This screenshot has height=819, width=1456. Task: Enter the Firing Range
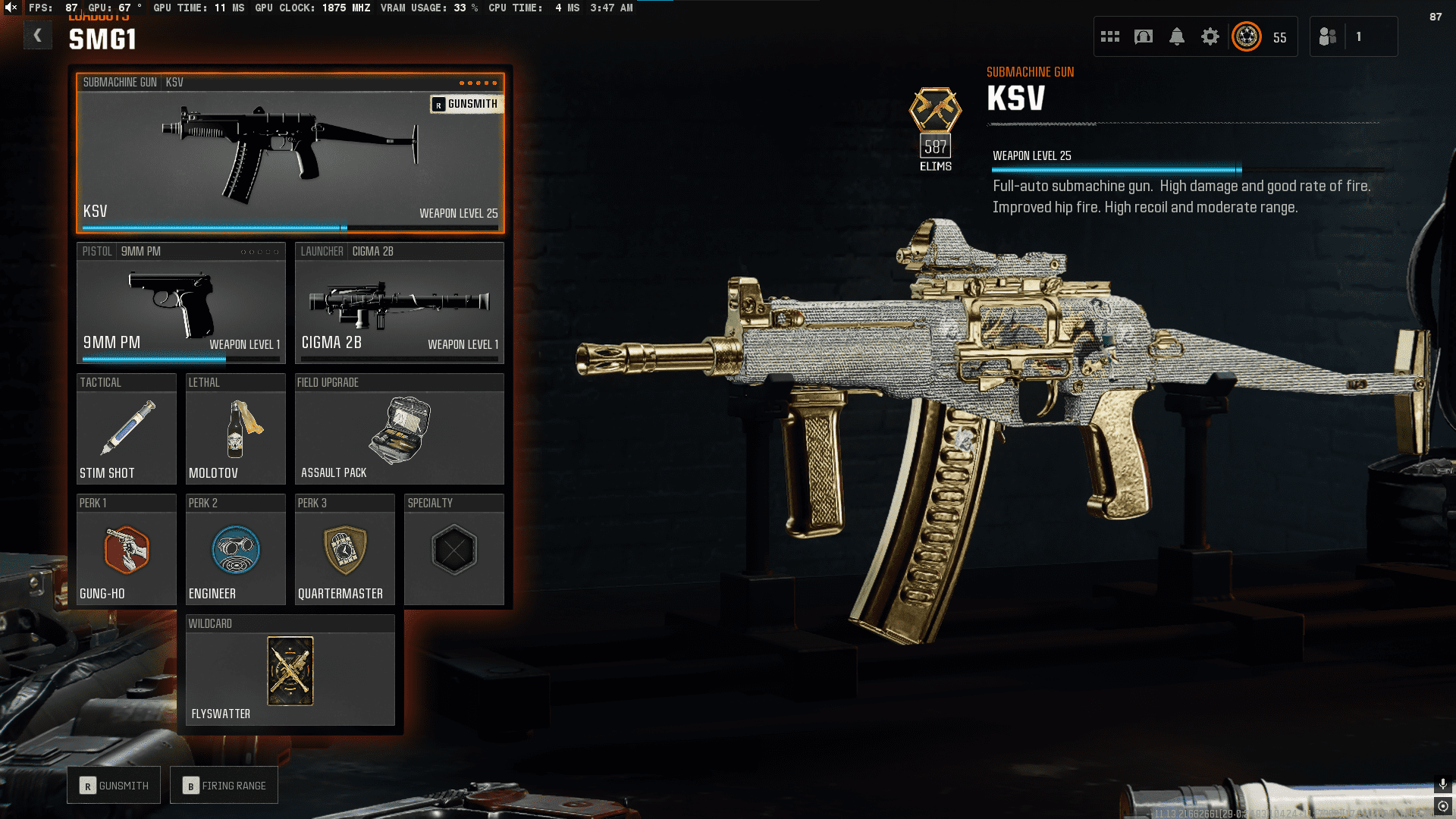point(224,786)
